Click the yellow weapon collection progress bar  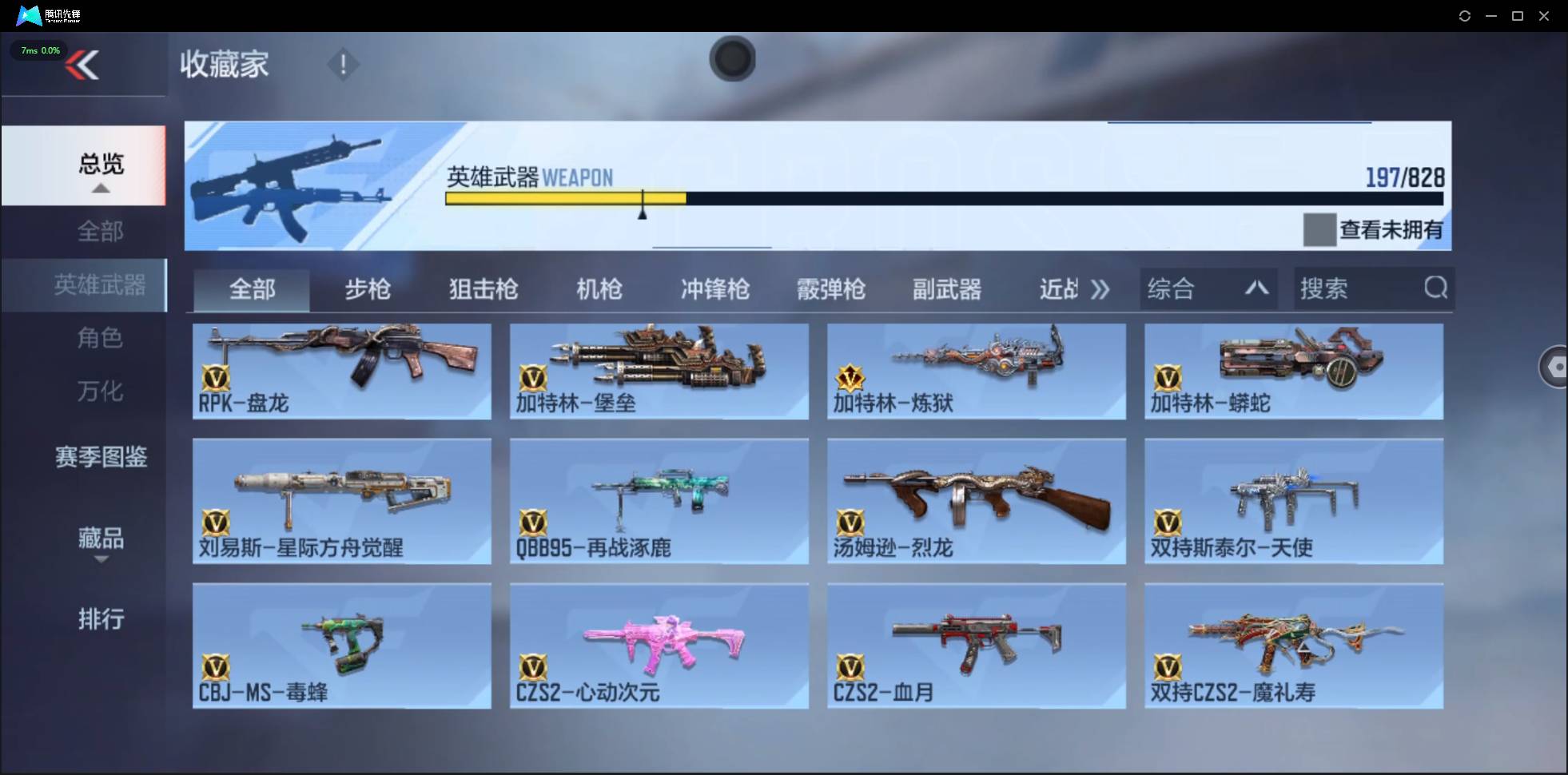[x=565, y=199]
